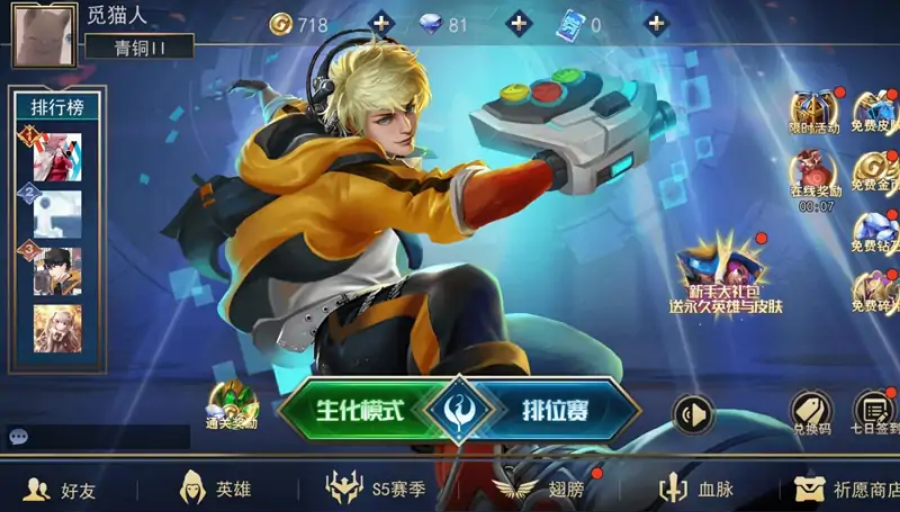Start the 生化模式 game mode
The image size is (900, 512).
pos(358,410)
